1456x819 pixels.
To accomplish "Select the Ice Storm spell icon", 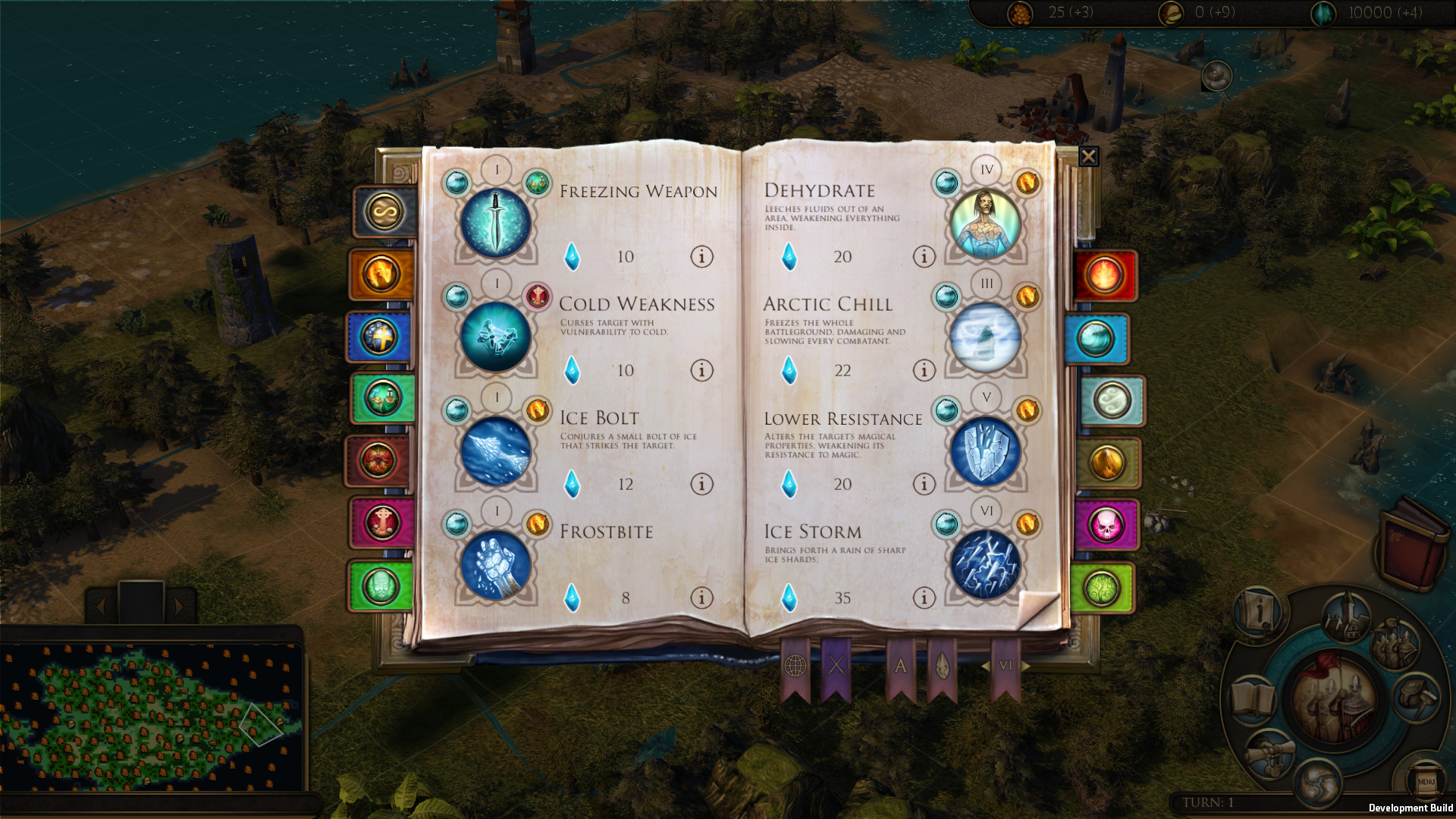I will (x=984, y=563).
